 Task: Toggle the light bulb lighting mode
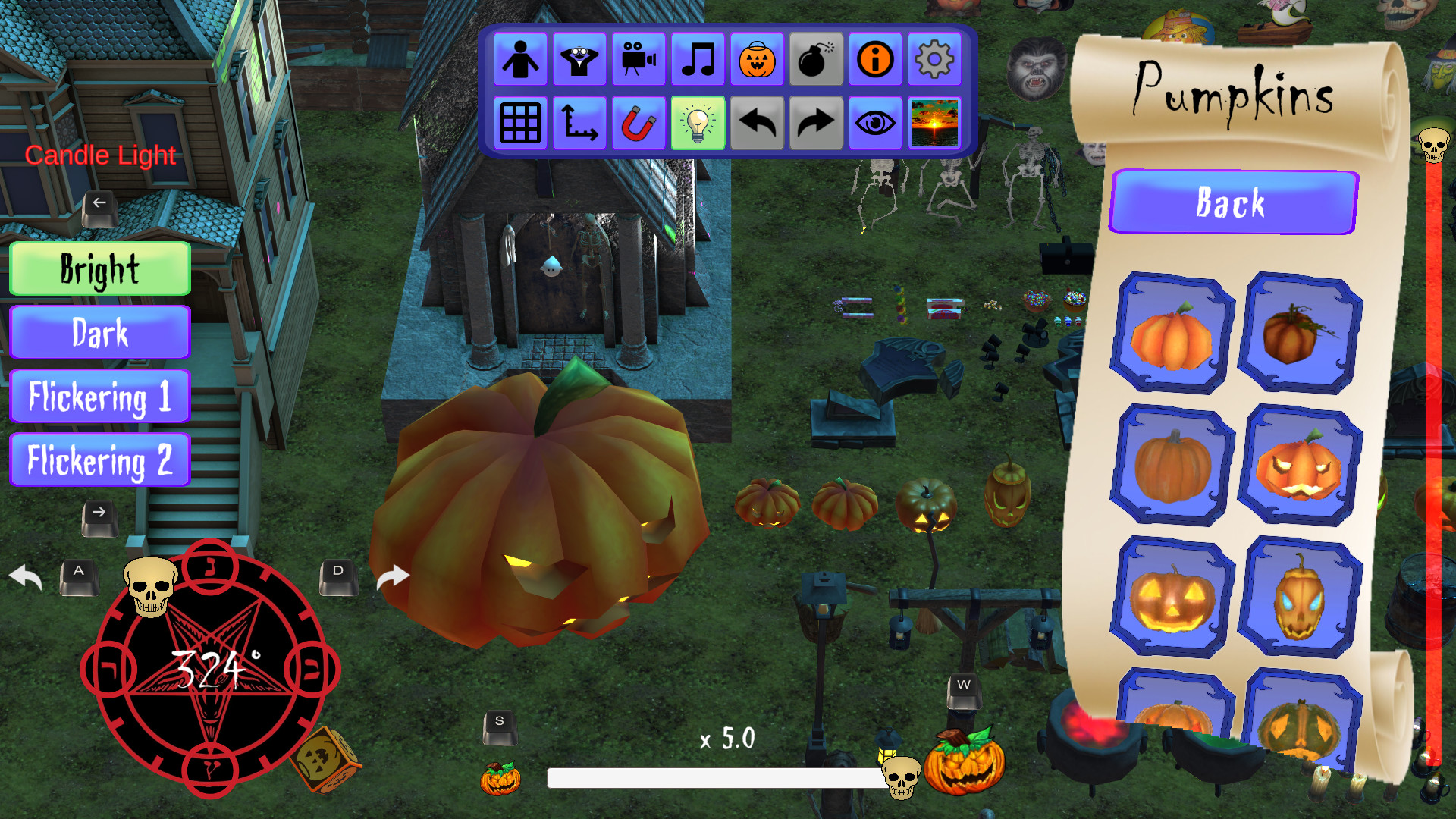click(x=698, y=122)
